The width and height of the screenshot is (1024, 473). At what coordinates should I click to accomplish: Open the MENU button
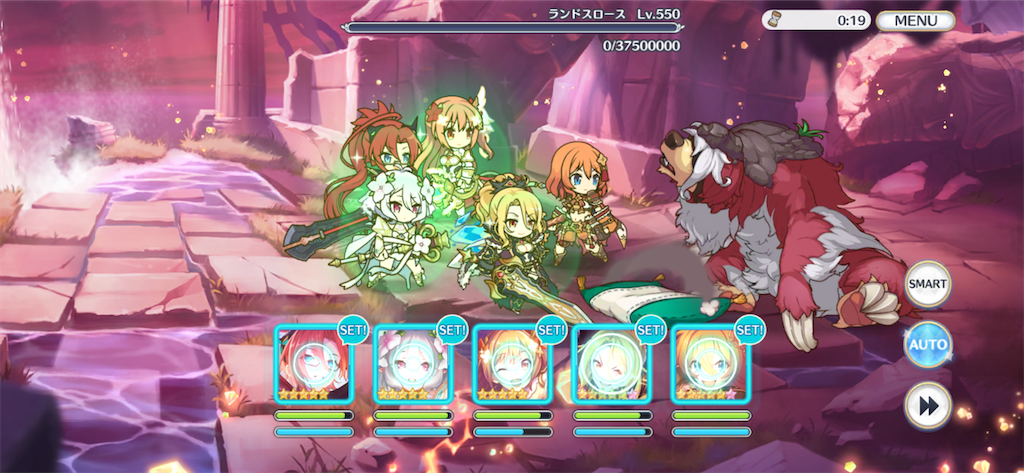[x=914, y=20]
